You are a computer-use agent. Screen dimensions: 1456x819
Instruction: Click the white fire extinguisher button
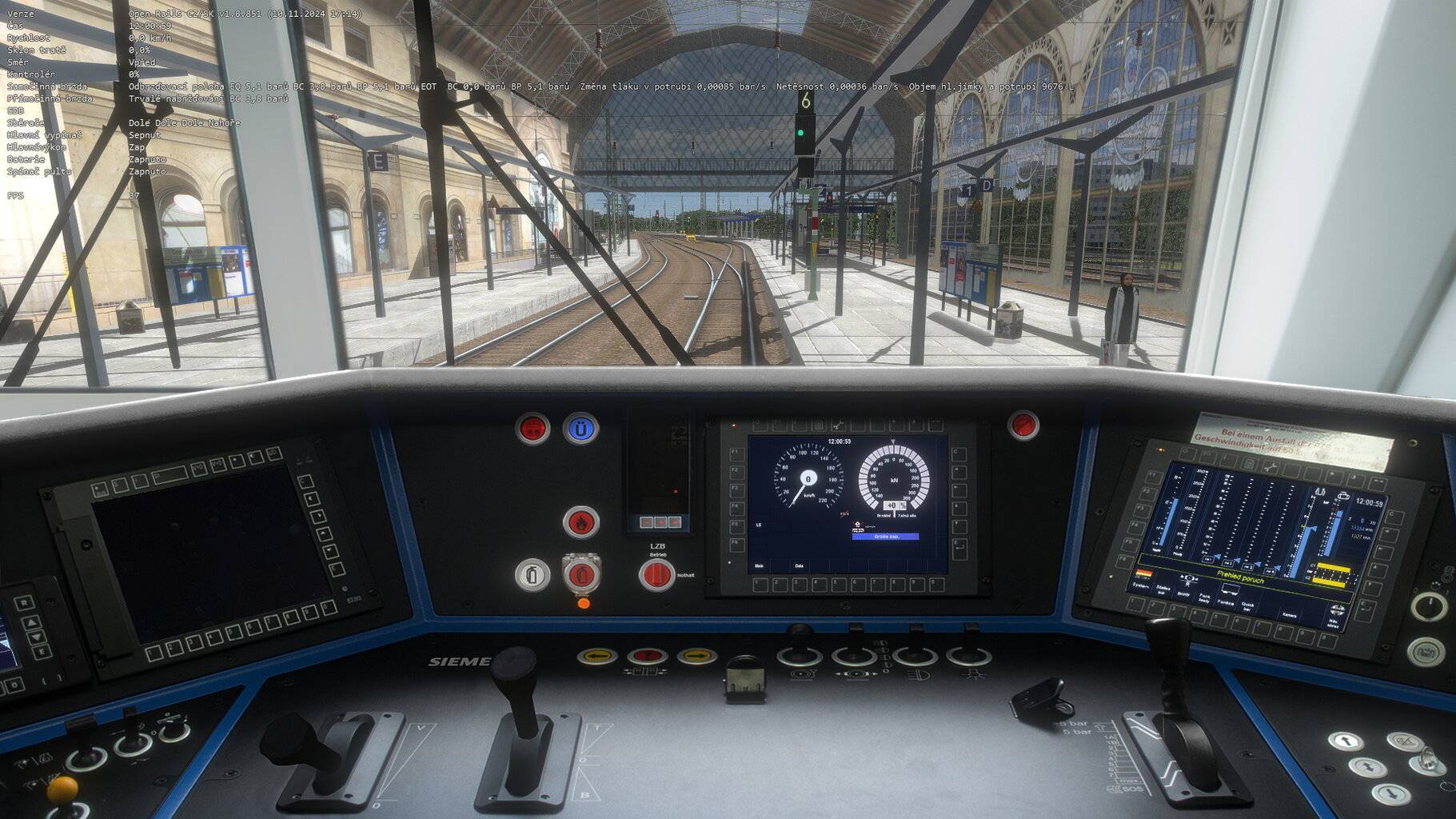click(x=533, y=574)
